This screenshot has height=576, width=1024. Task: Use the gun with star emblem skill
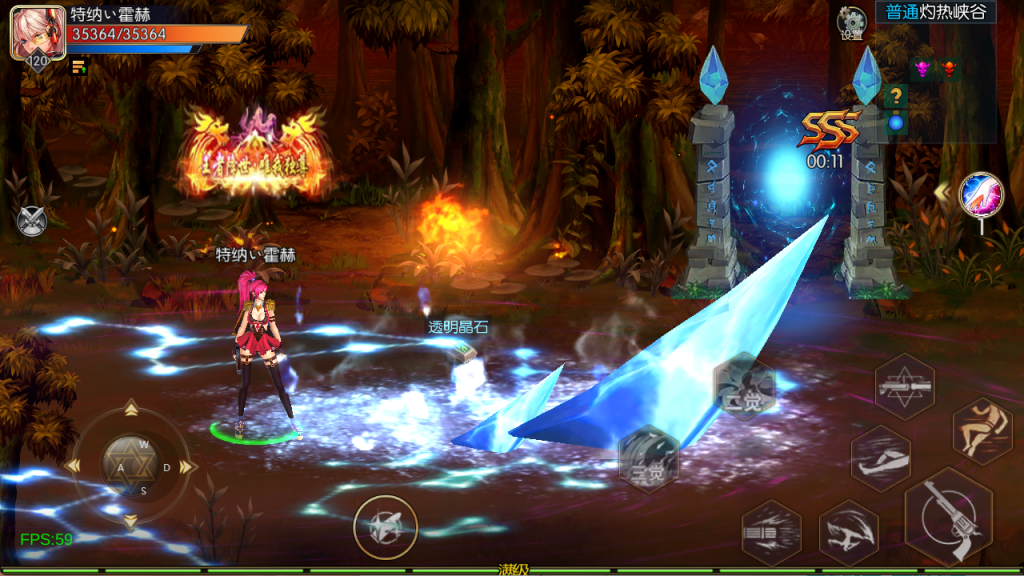pyautogui.click(x=904, y=385)
